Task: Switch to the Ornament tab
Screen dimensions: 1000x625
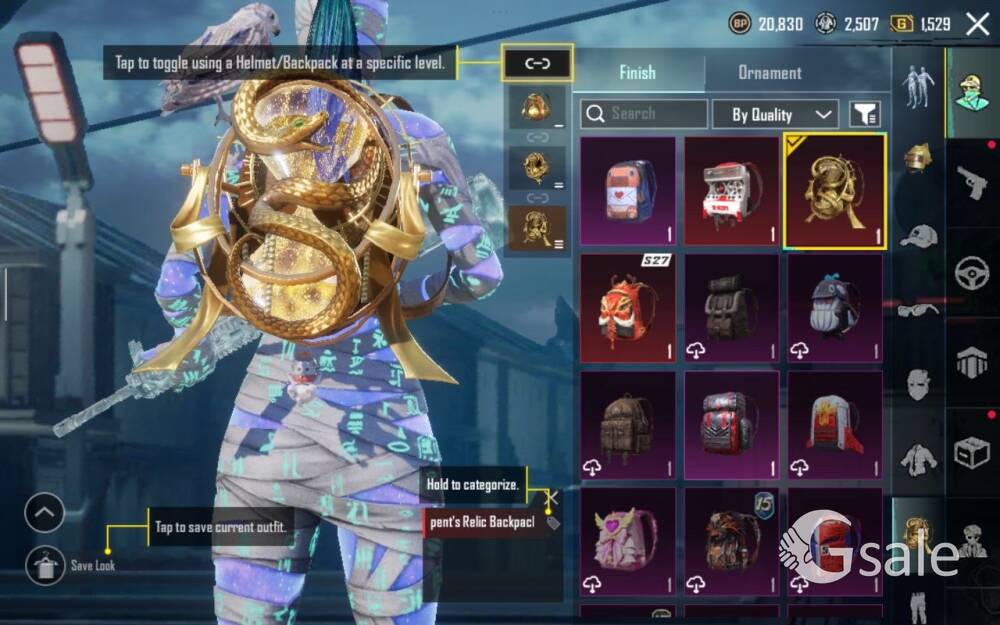Action: (x=769, y=73)
